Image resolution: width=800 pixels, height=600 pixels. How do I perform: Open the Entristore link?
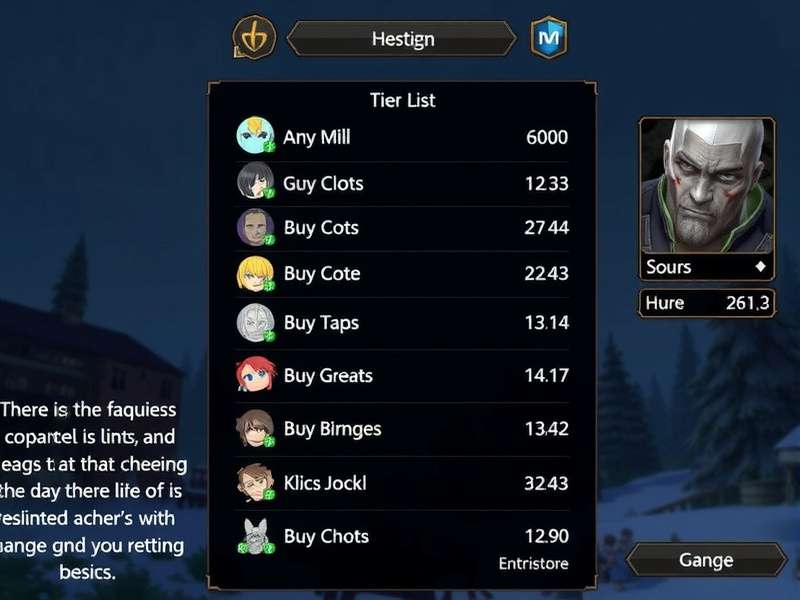click(533, 564)
